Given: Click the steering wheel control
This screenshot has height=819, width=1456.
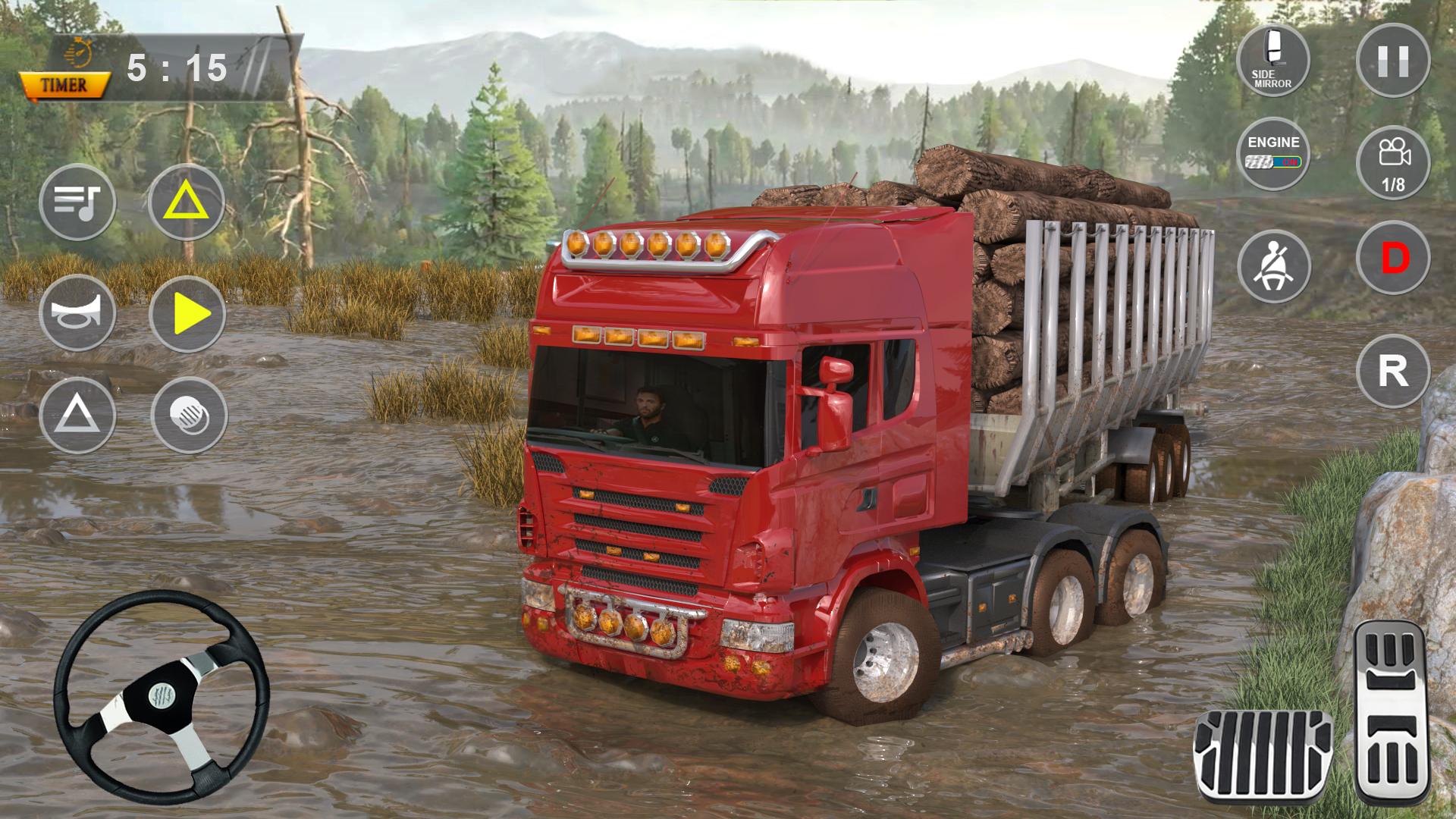Looking at the screenshot, I should coord(162,696).
